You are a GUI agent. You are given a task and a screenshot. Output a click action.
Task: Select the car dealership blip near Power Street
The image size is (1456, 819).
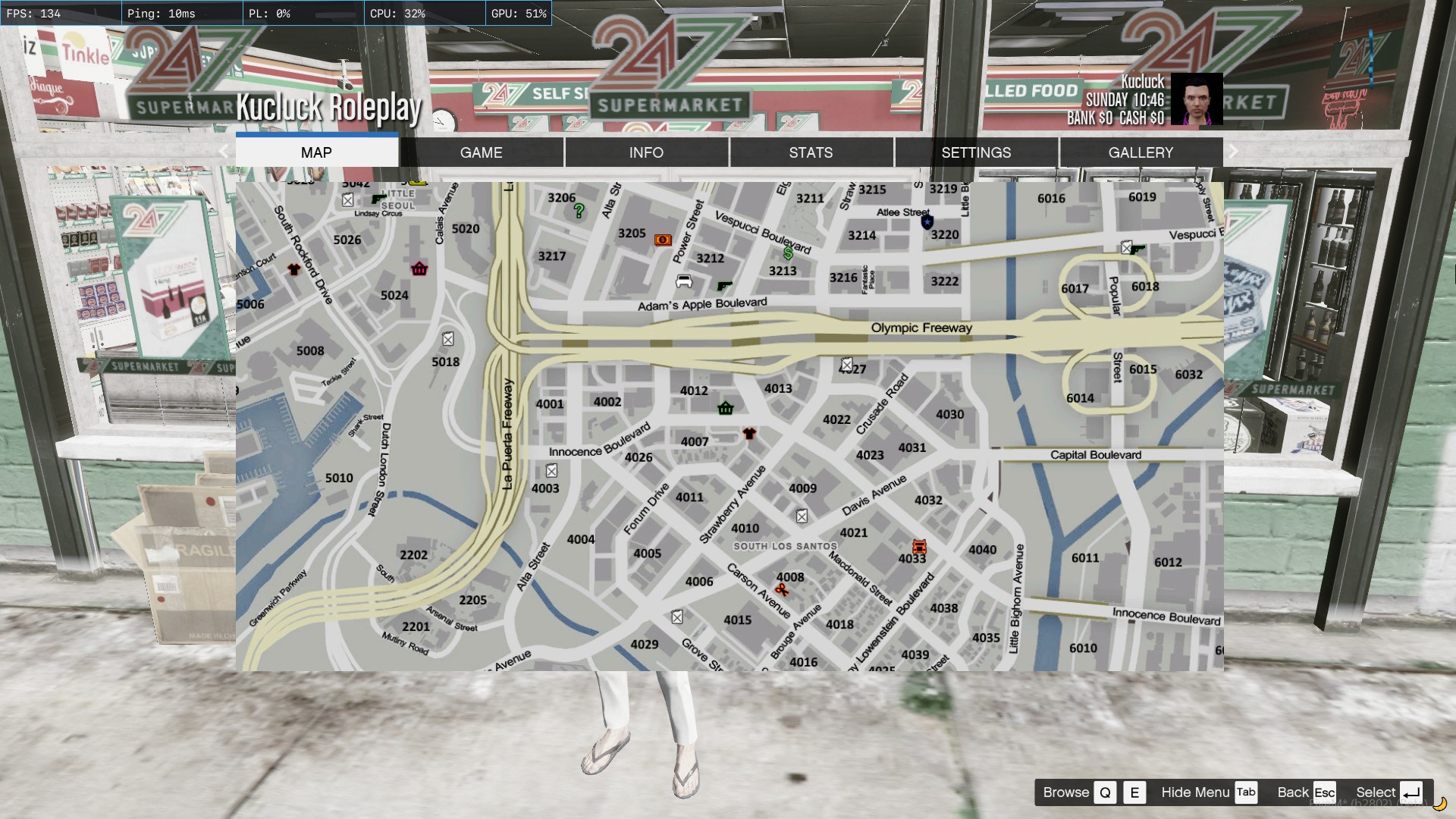click(683, 281)
